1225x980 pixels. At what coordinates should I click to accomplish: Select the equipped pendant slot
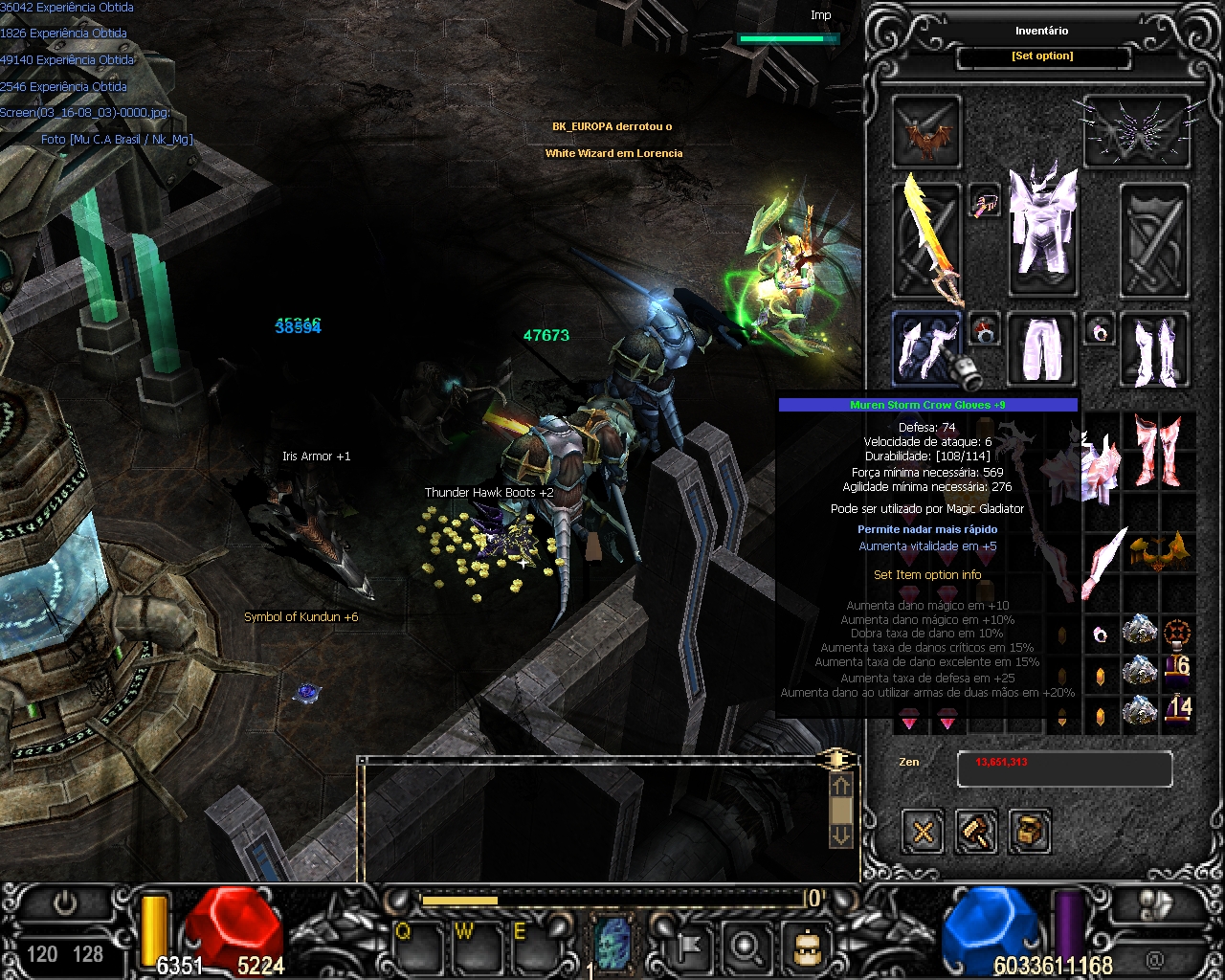point(984,202)
